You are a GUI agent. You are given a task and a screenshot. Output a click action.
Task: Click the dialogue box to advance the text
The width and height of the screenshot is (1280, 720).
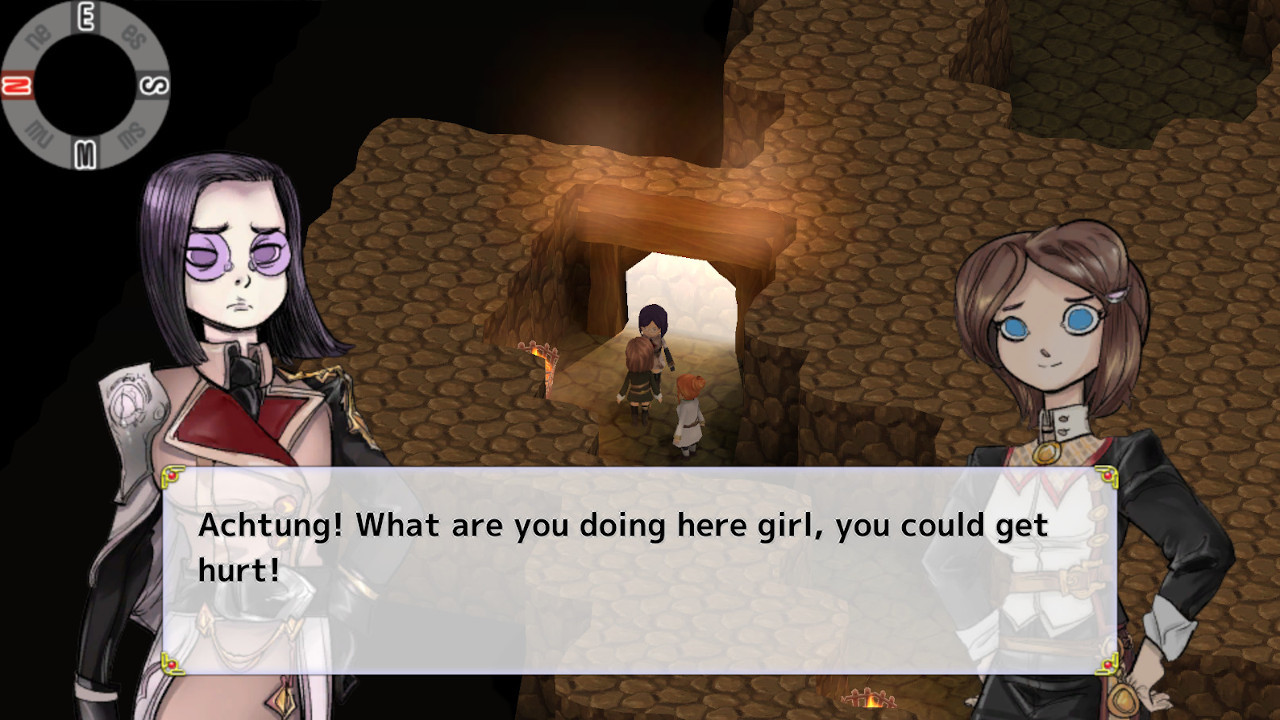[x=640, y=570]
